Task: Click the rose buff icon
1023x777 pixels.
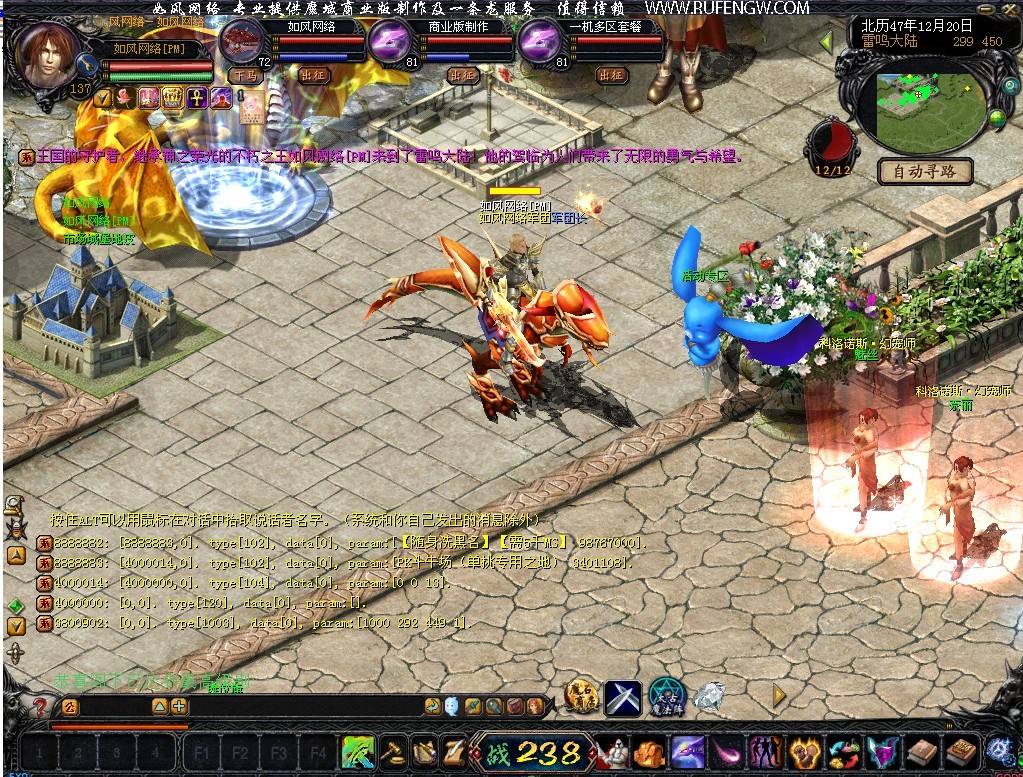Action: (125, 98)
